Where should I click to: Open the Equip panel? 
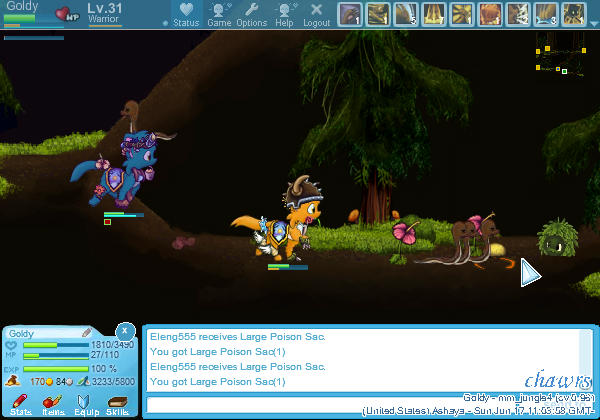pyautogui.click(x=85, y=404)
